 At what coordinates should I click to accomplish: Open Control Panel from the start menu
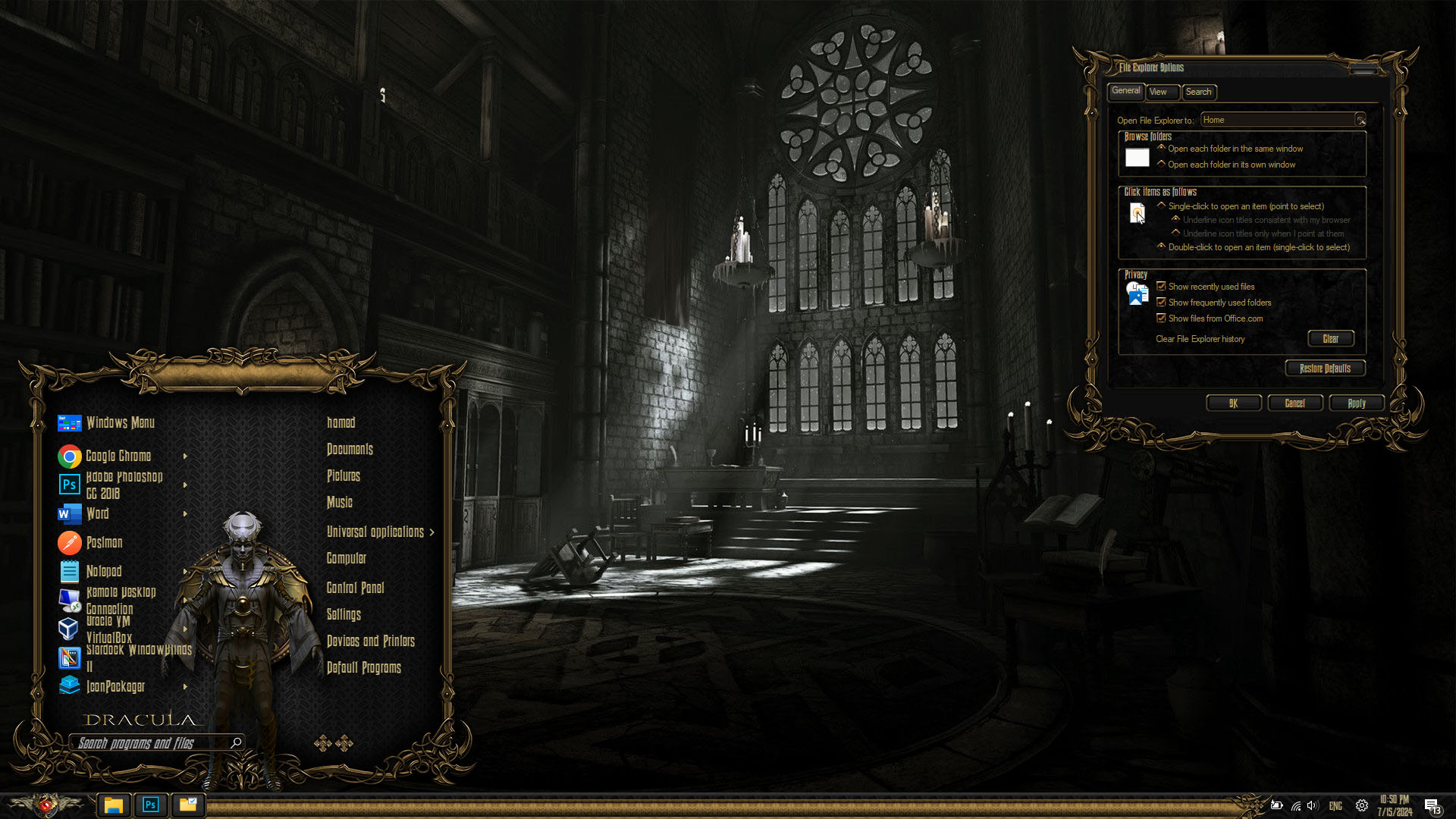point(355,588)
